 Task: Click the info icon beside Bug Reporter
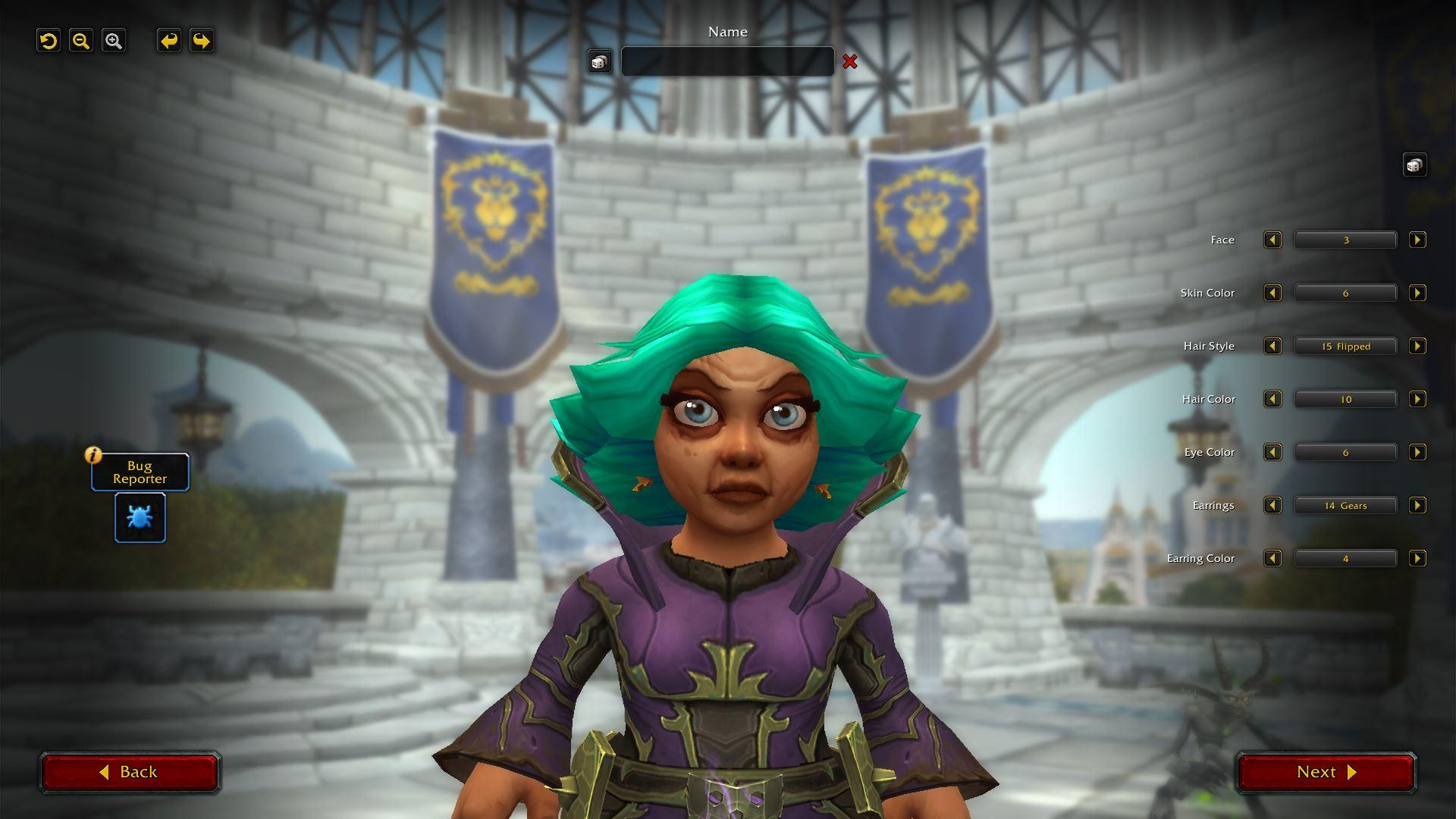click(92, 456)
